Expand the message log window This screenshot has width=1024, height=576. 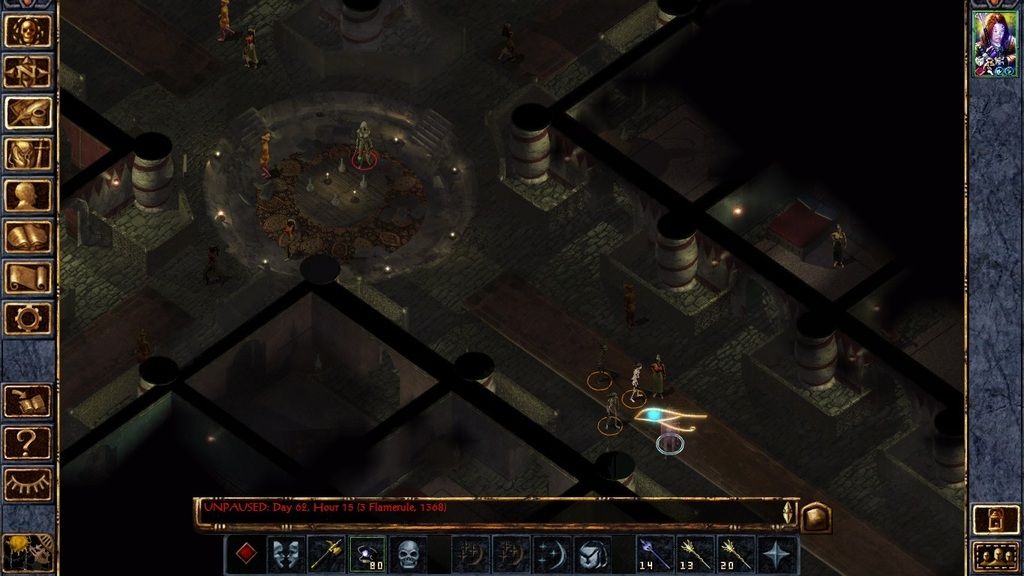point(815,516)
